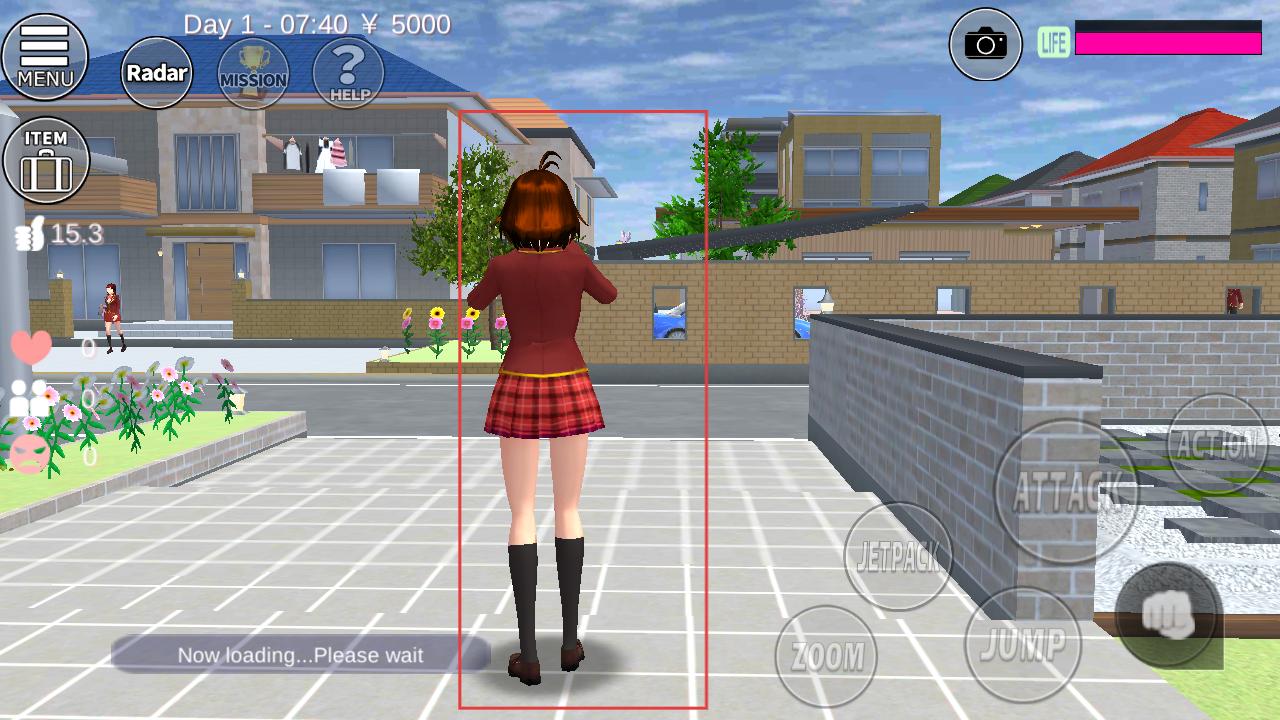Activate the JETPACK button
The width and height of the screenshot is (1280, 720).
(x=898, y=556)
